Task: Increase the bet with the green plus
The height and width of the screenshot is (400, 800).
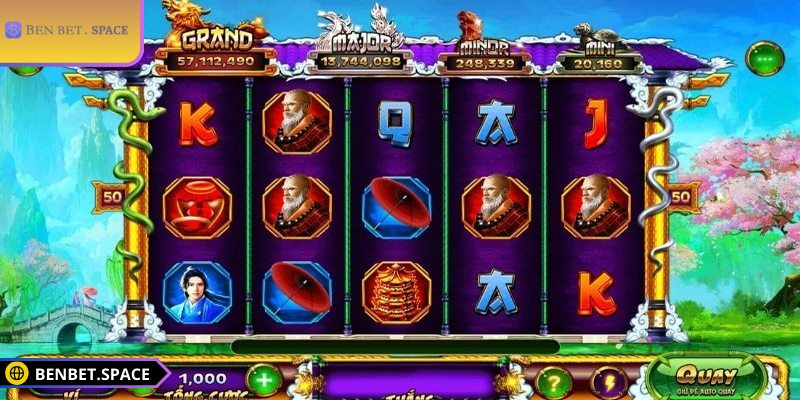Action: pyautogui.click(x=262, y=380)
